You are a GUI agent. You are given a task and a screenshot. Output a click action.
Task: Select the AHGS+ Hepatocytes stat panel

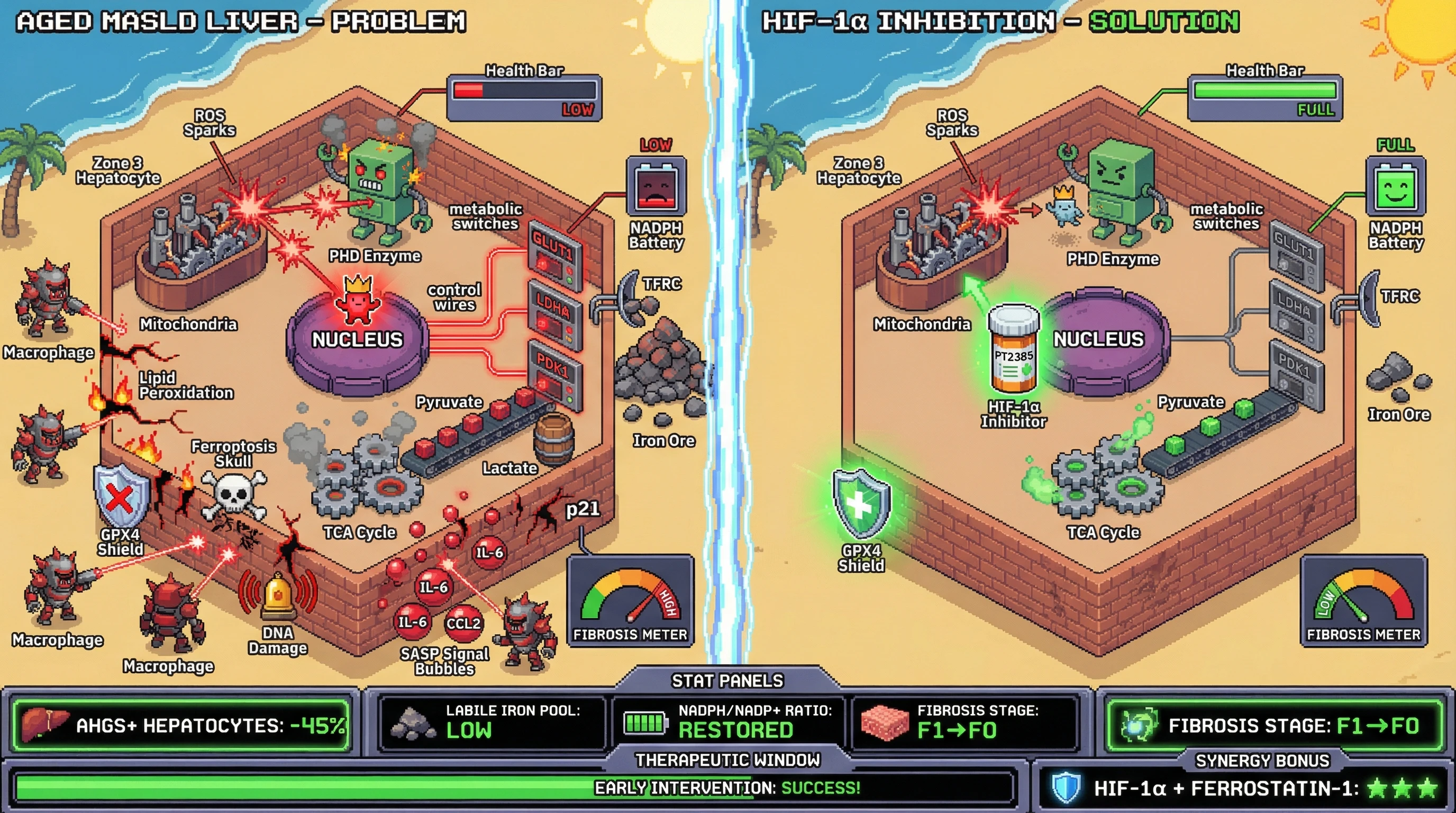coord(181,725)
